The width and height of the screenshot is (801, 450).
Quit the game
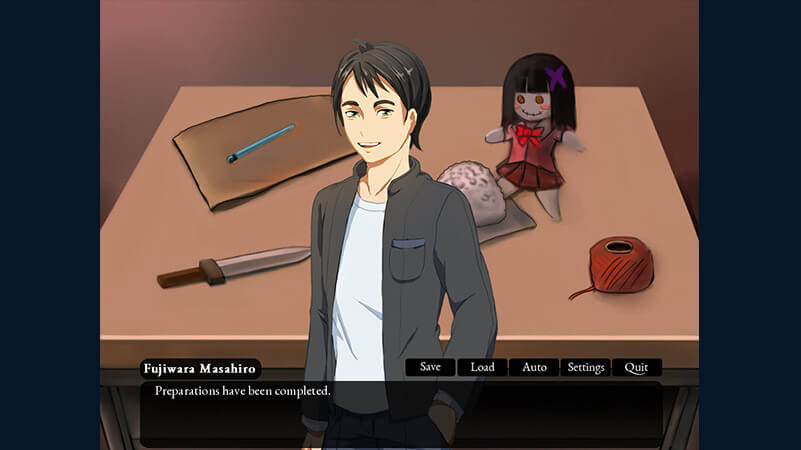point(636,367)
